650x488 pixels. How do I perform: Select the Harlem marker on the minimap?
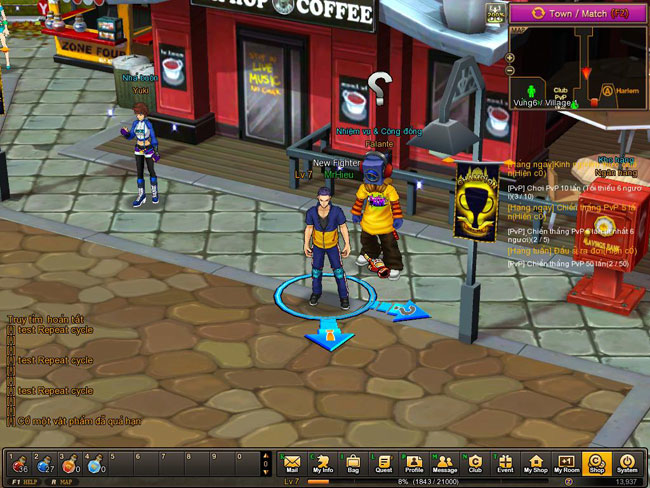click(607, 91)
